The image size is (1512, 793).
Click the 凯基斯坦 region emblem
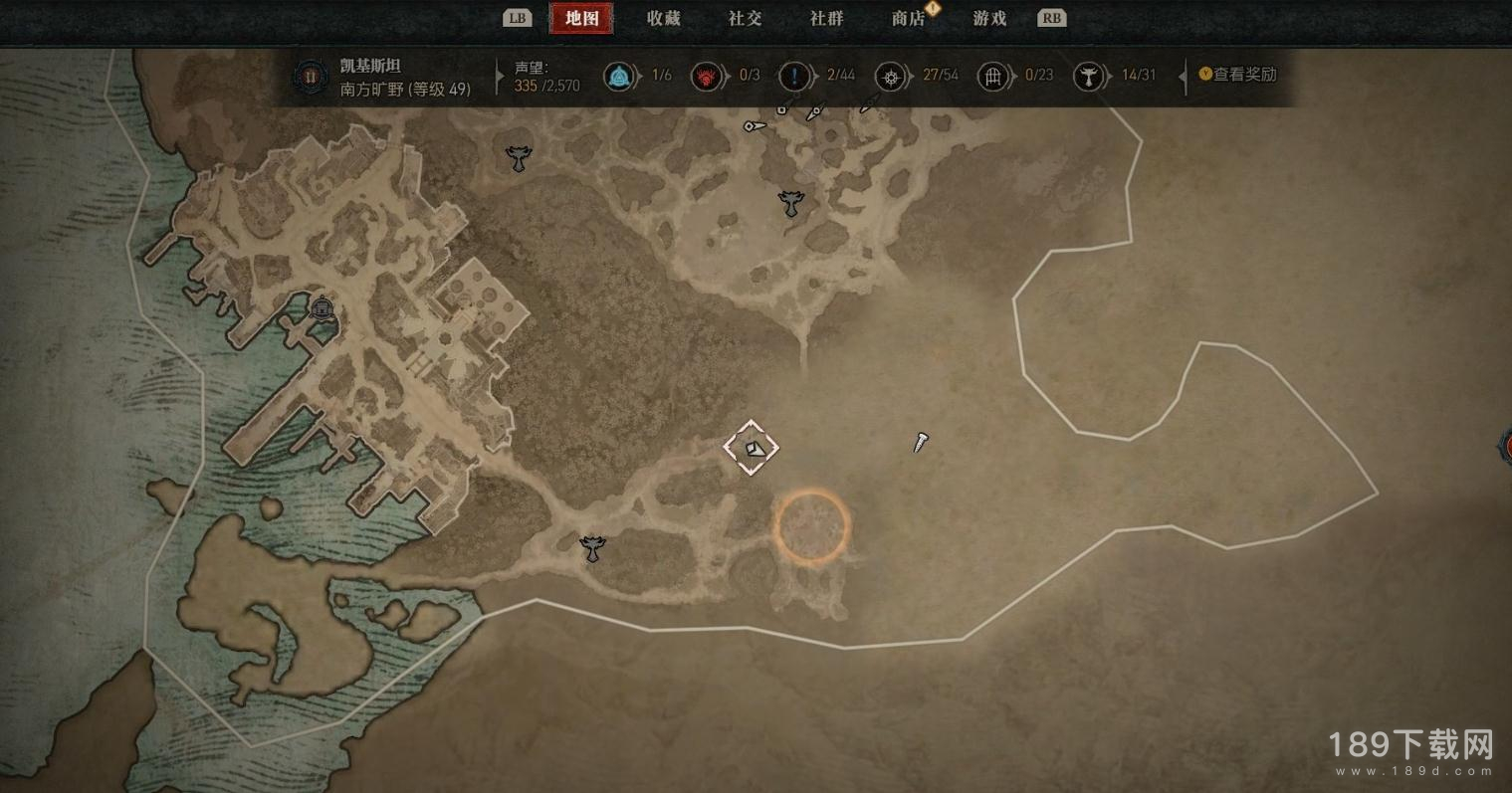311,76
